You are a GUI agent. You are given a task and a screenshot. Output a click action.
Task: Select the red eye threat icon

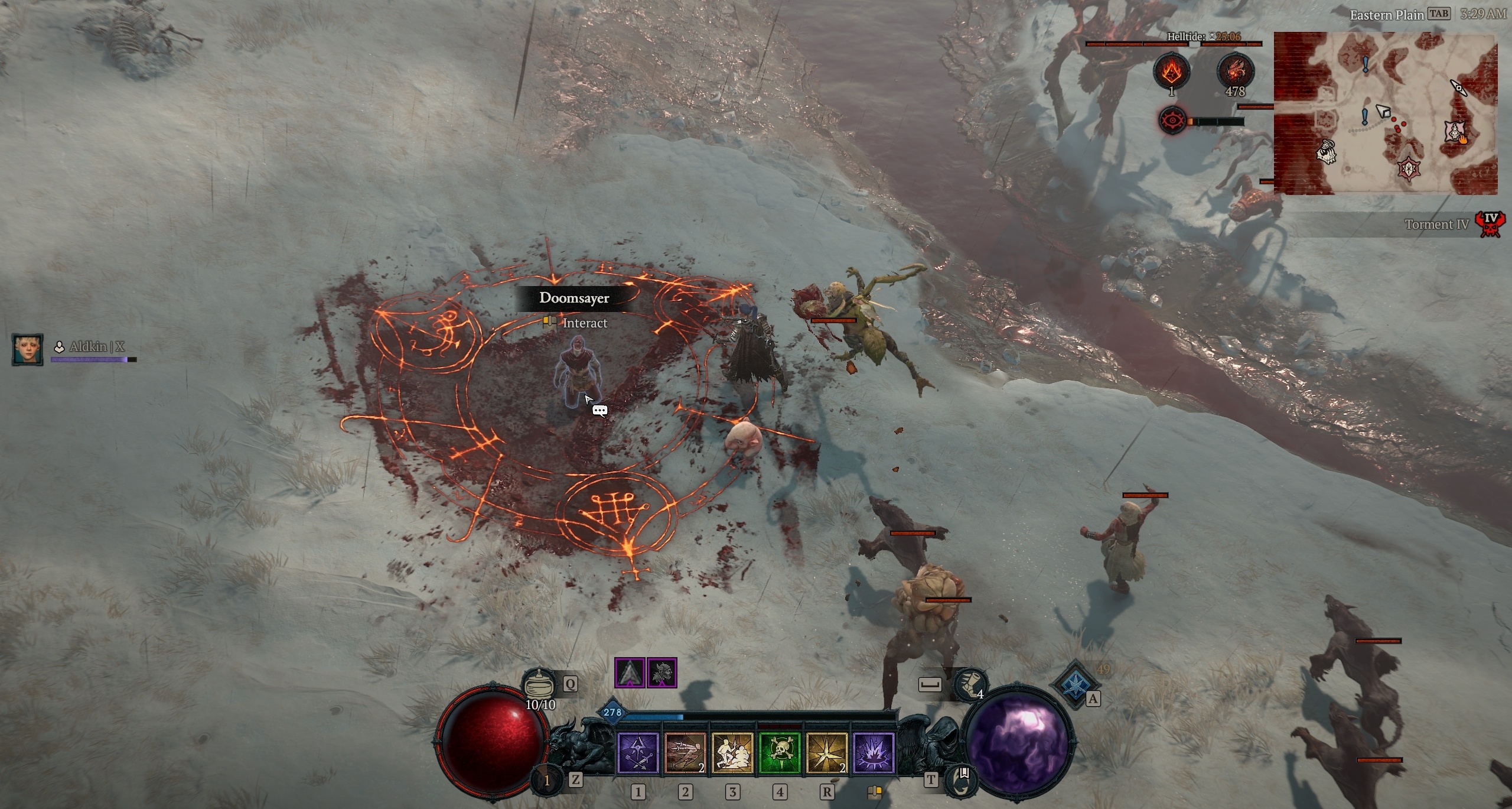pyautogui.click(x=1172, y=121)
